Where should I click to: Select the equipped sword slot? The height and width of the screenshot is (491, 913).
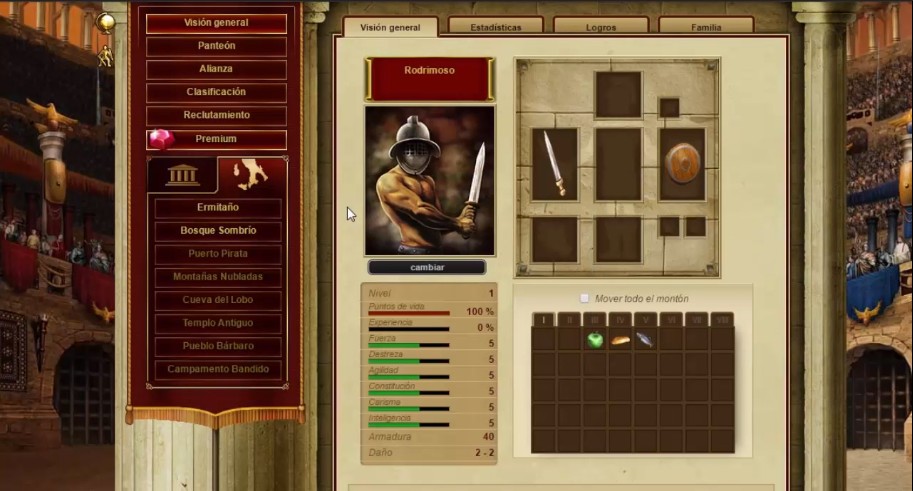(554, 164)
